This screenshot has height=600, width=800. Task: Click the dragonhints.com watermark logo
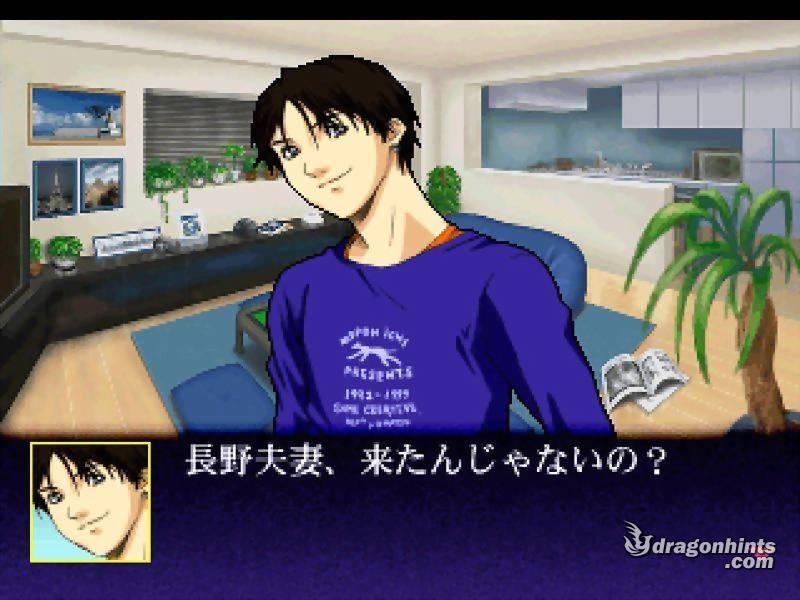(x=700, y=547)
